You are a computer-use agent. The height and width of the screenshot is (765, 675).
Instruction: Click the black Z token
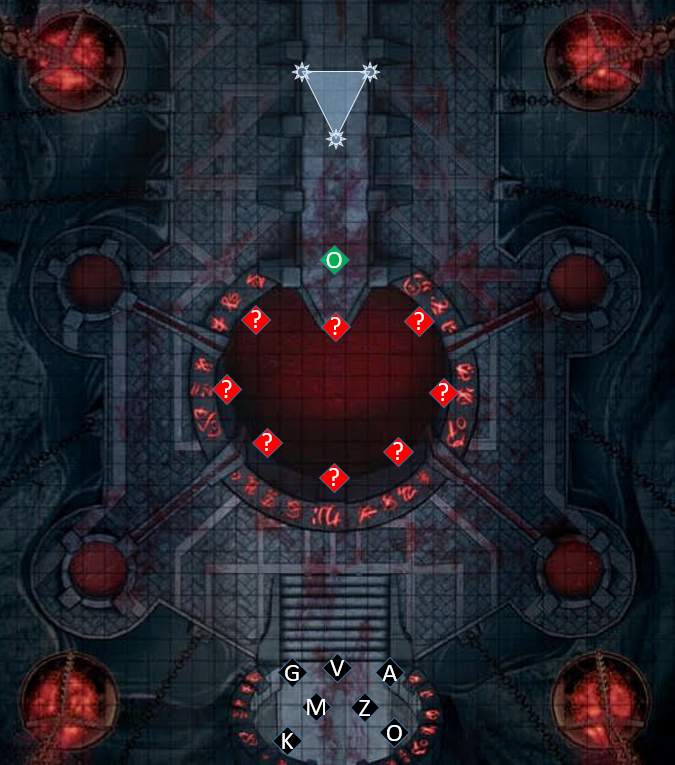[365, 708]
